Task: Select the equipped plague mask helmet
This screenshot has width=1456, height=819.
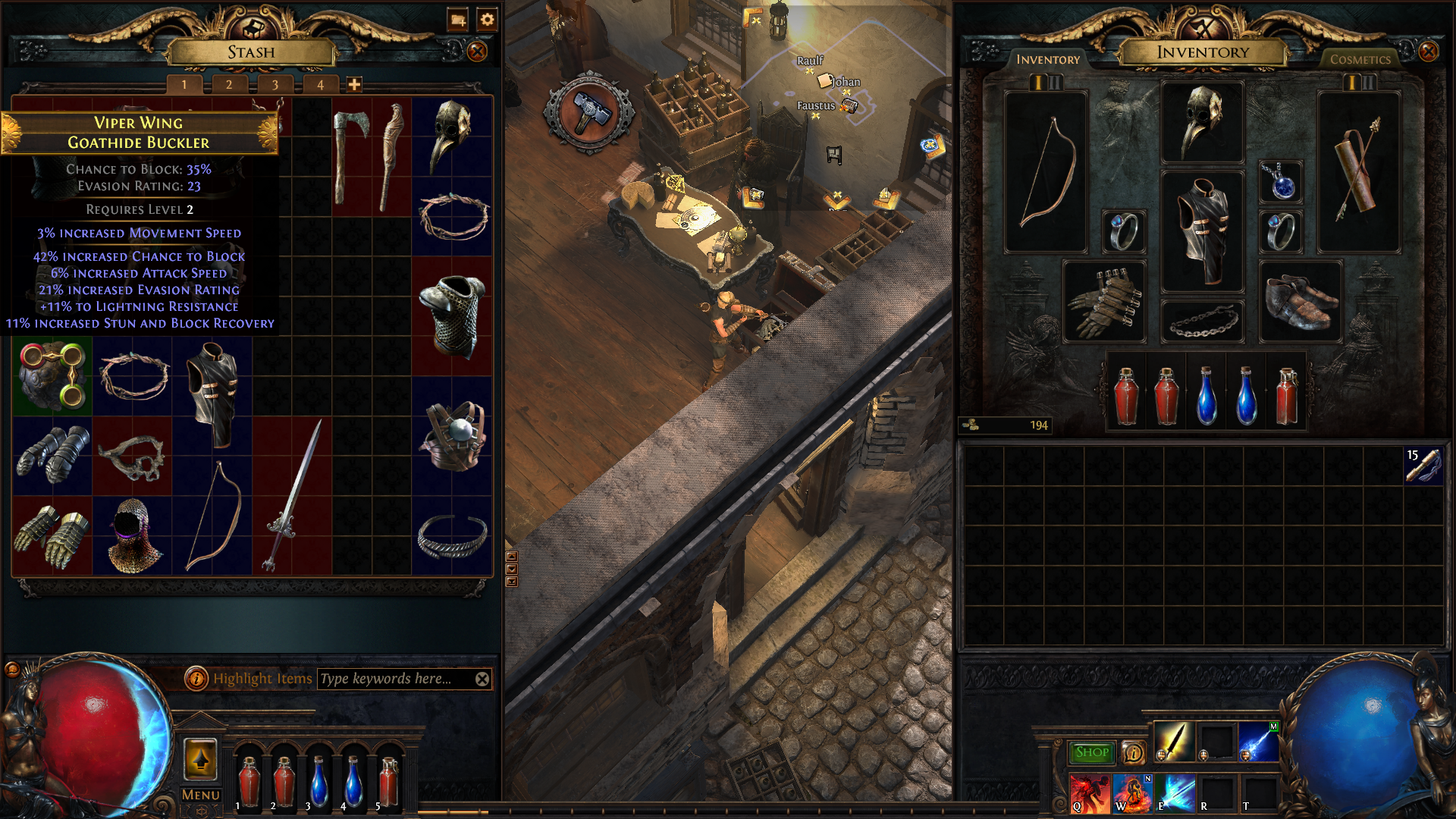Action: [x=1202, y=121]
